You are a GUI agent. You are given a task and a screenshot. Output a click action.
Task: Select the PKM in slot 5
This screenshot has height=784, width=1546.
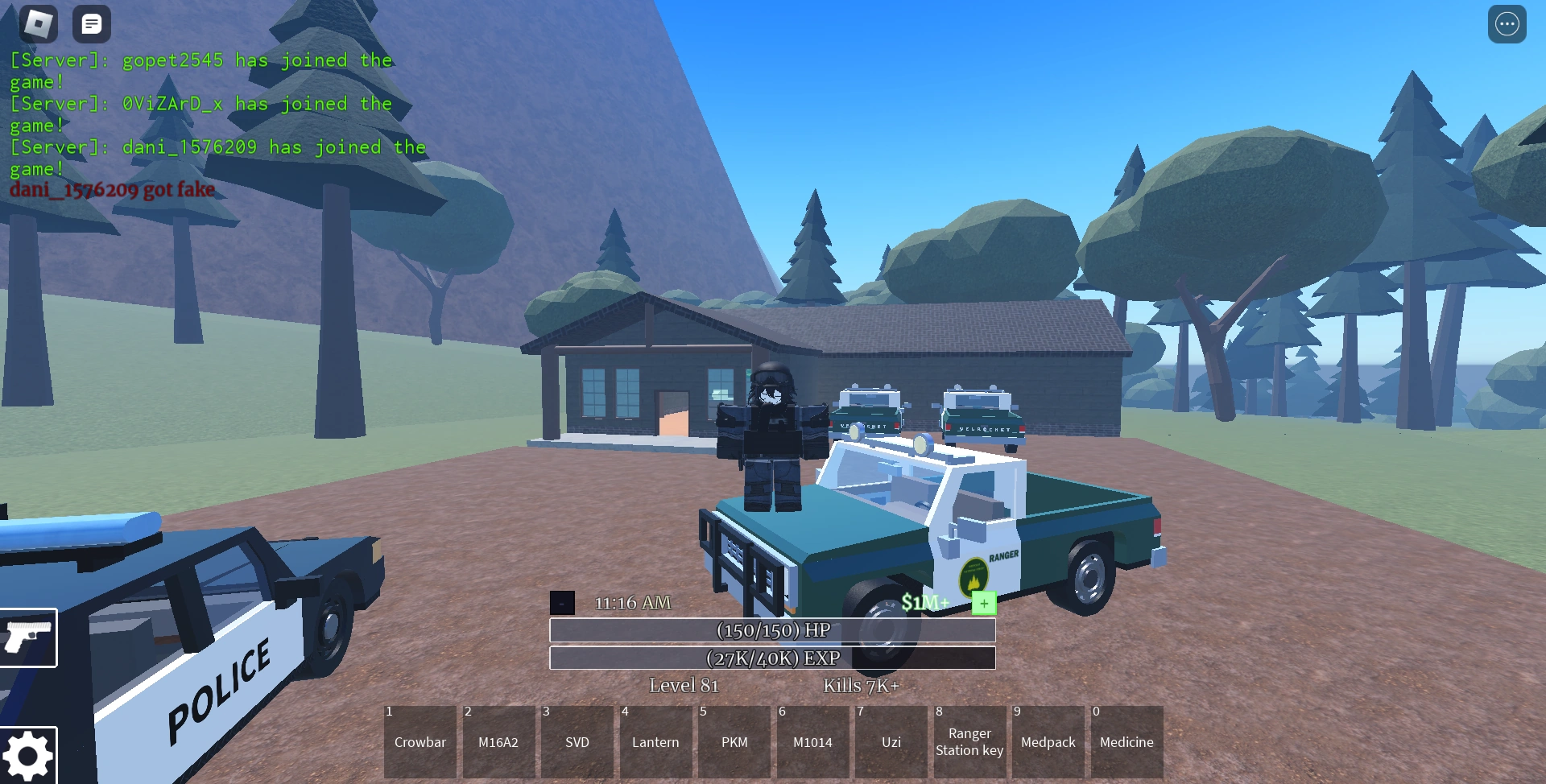(734, 741)
